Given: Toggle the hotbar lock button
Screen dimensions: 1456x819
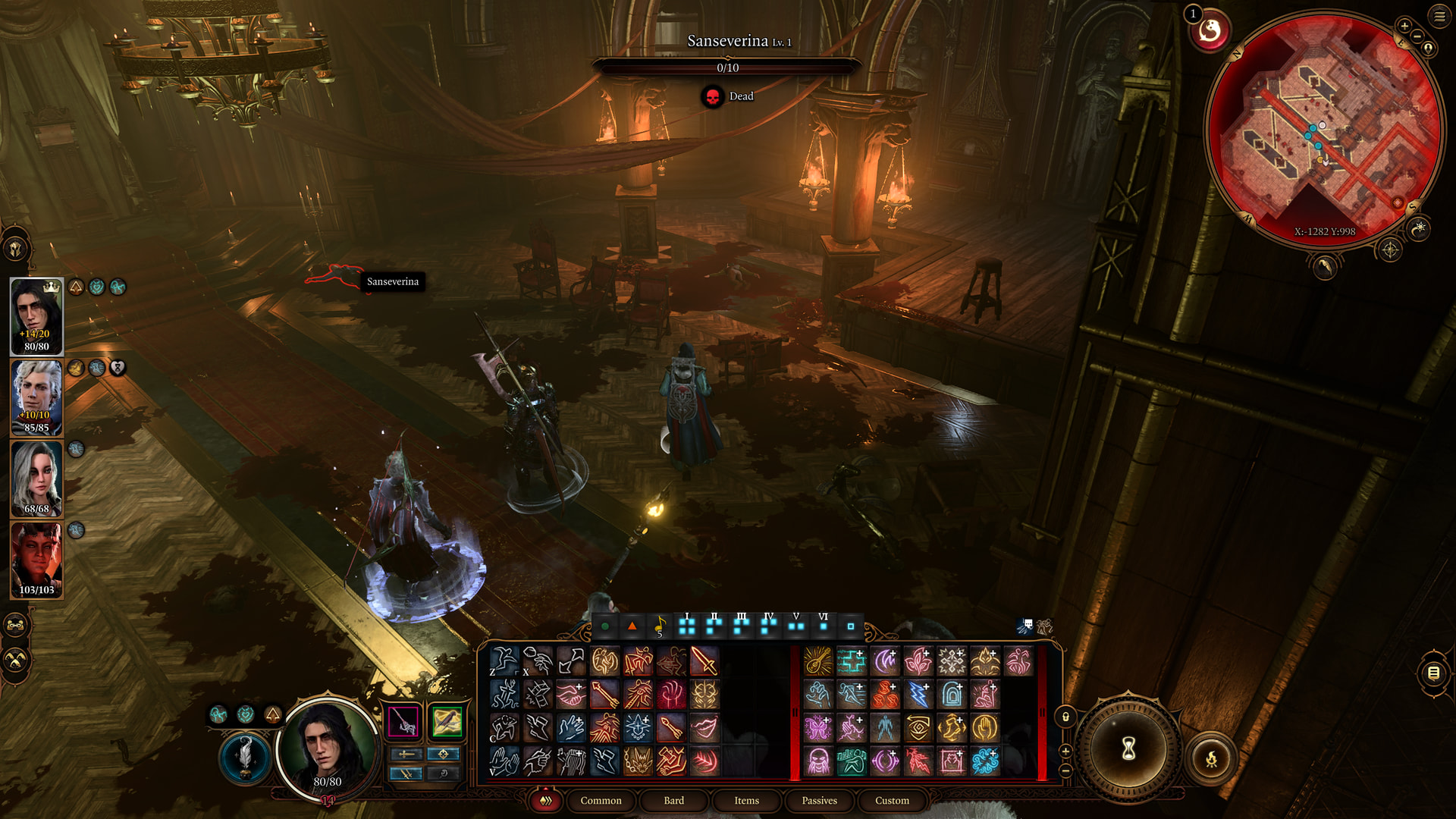Looking at the screenshot, I should (1065, 717).
